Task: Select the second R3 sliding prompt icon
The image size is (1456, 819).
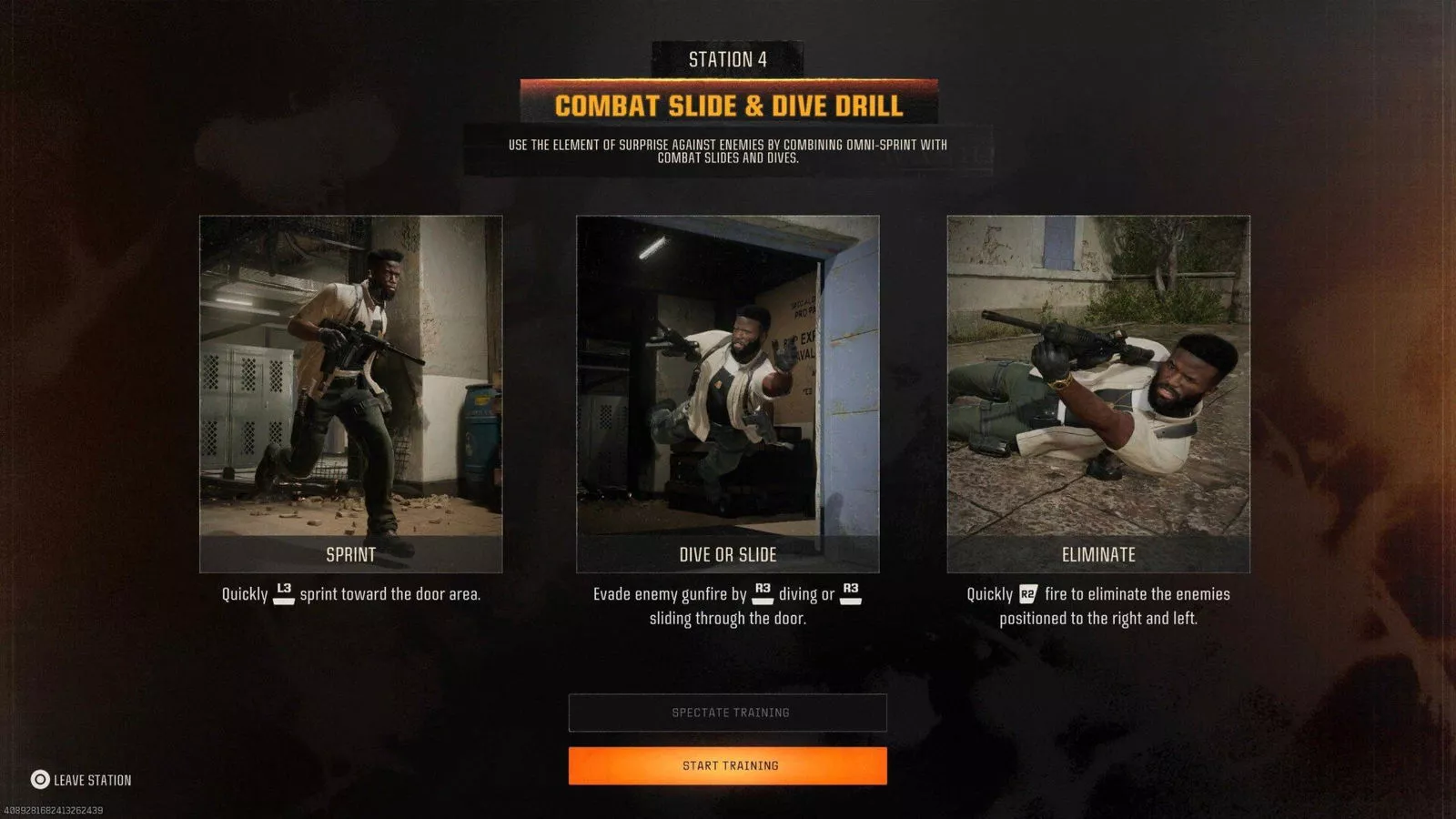Action: coord(850,592)
